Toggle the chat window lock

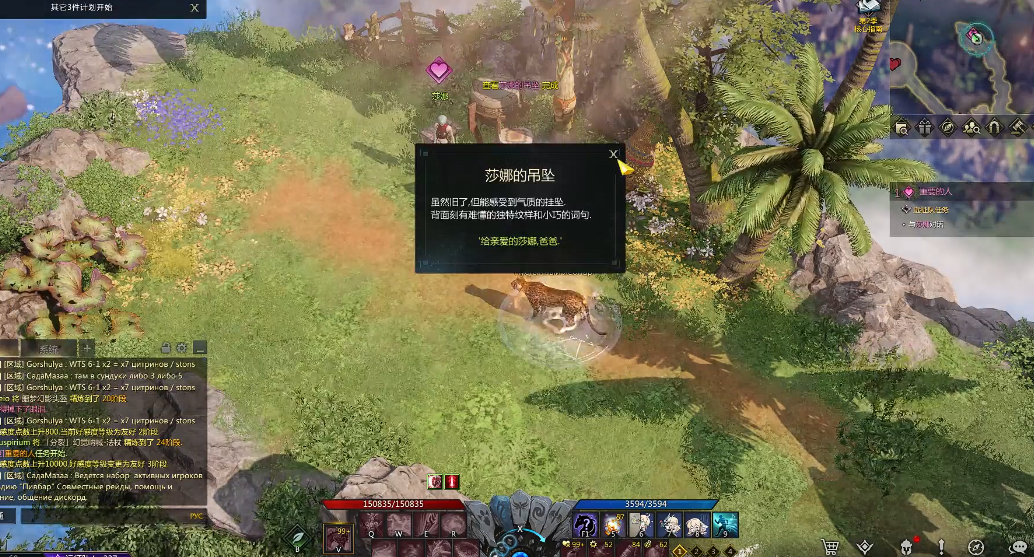coord(166,348)
